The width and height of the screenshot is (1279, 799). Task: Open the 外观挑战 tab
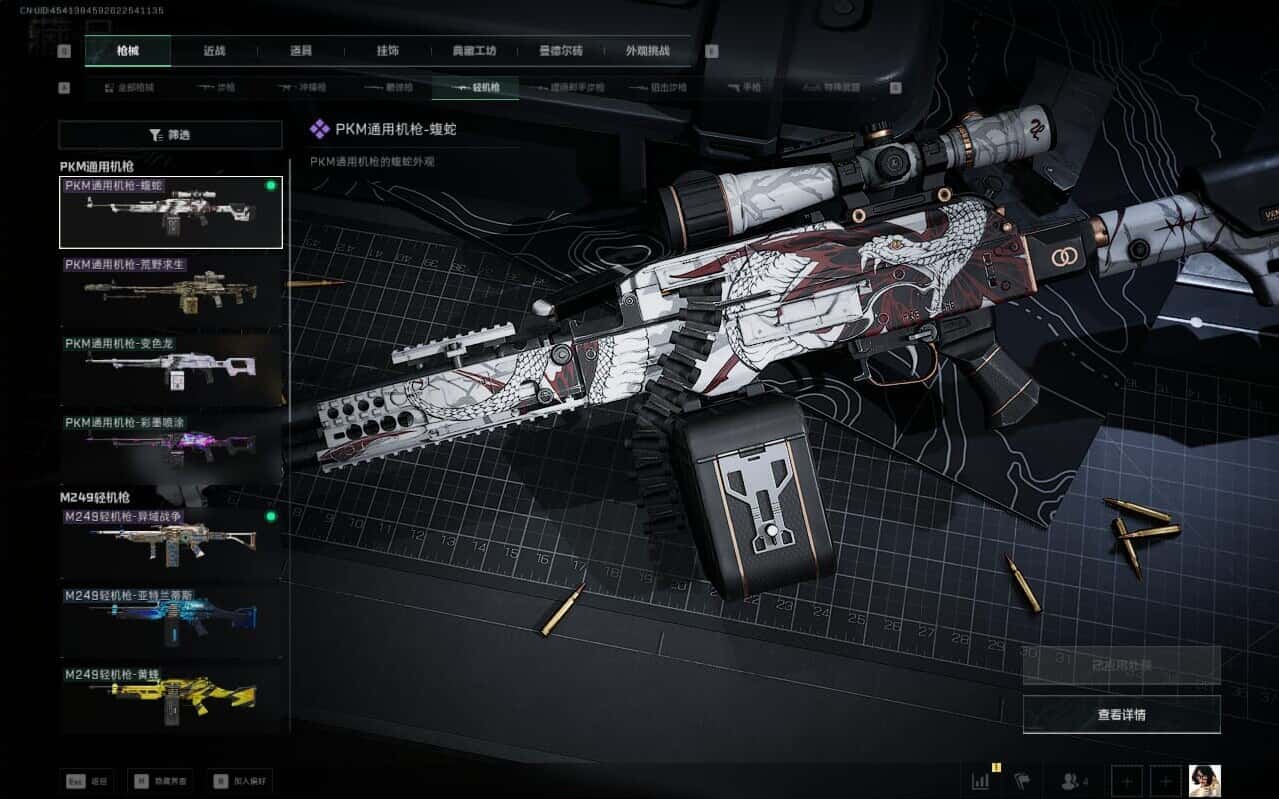(647, 51)
